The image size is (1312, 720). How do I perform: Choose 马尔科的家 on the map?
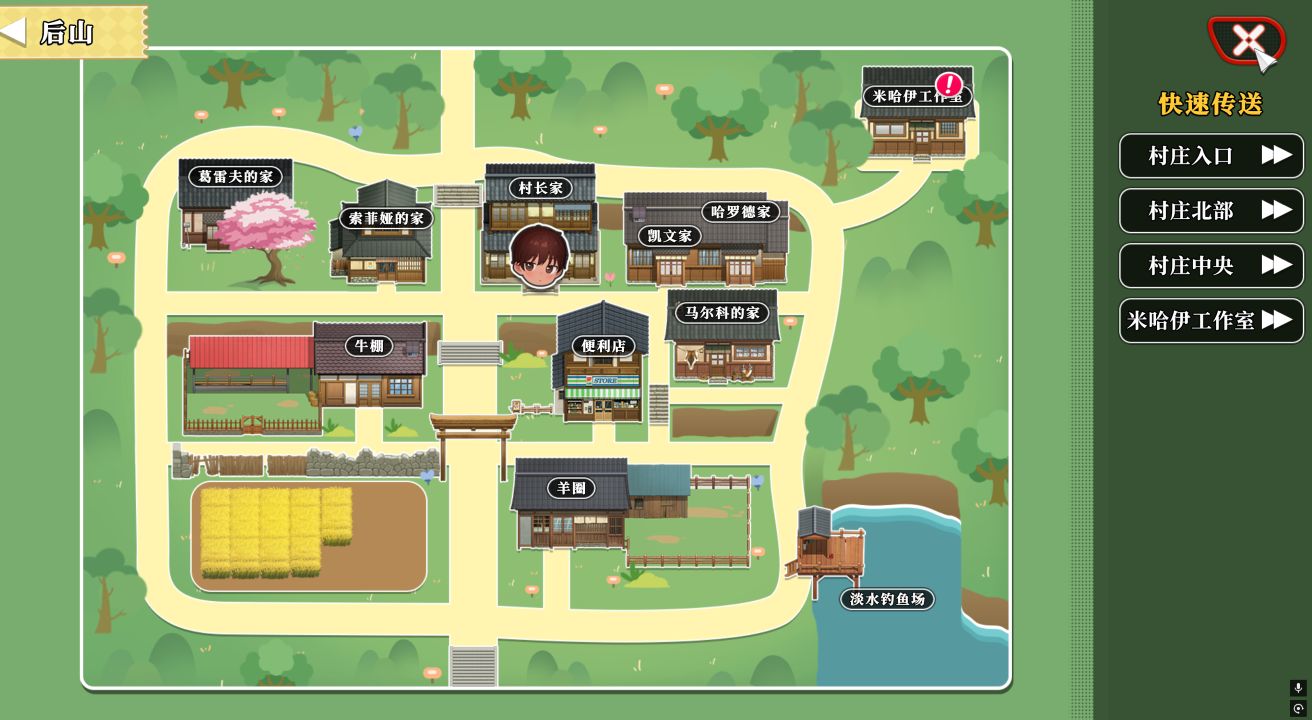722,313
